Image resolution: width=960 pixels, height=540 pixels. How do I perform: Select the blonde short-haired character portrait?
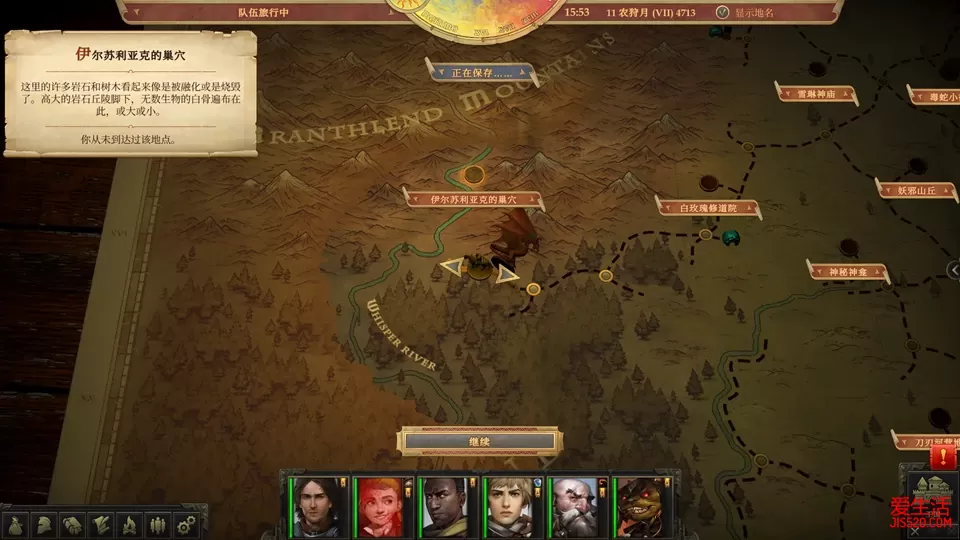coord(508,505)
